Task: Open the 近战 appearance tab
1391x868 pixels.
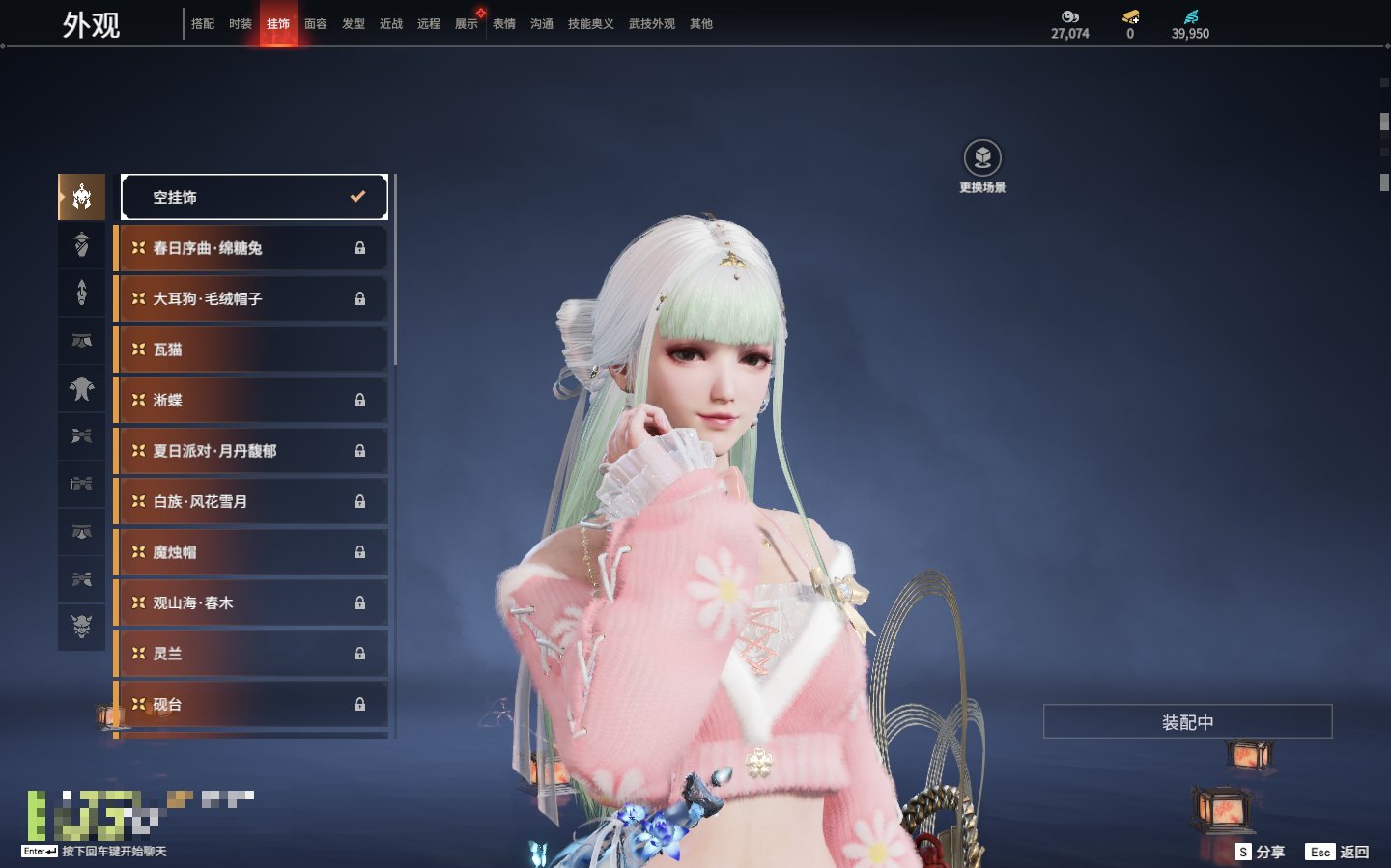Action: pyautogui.click(x=391, y=24)
